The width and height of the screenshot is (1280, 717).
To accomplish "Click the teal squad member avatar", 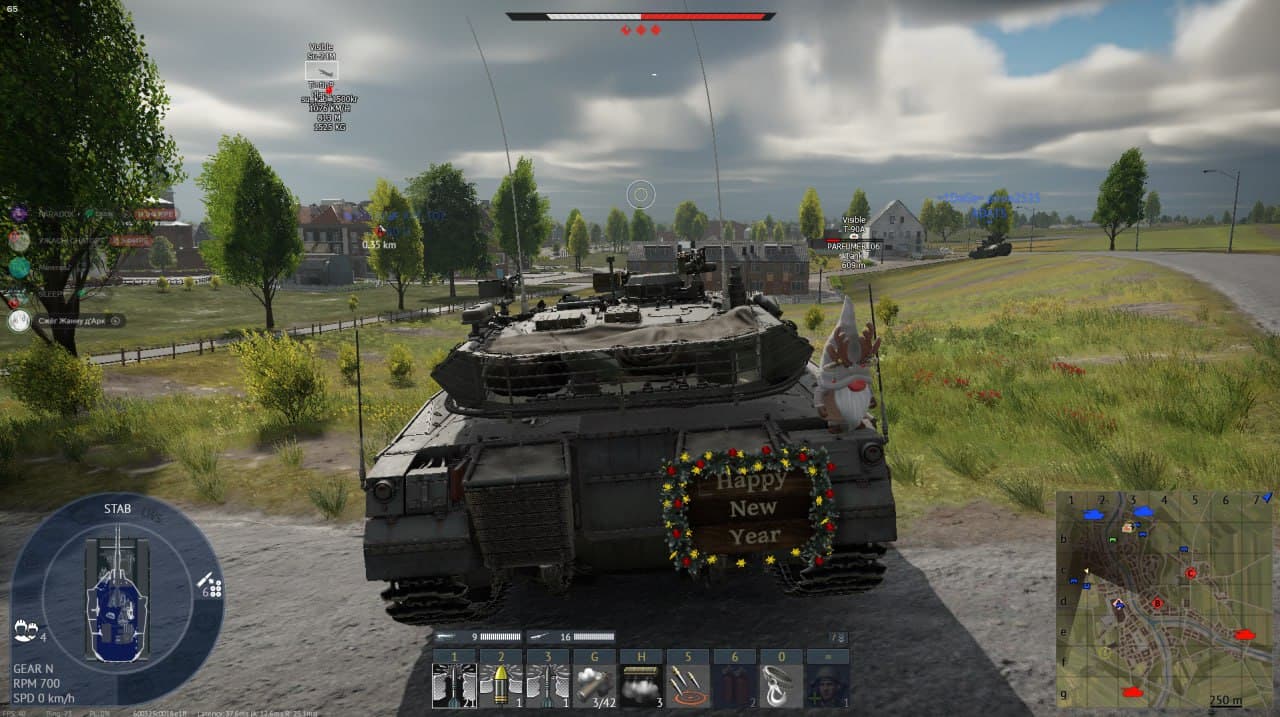I will pos(19,268).
